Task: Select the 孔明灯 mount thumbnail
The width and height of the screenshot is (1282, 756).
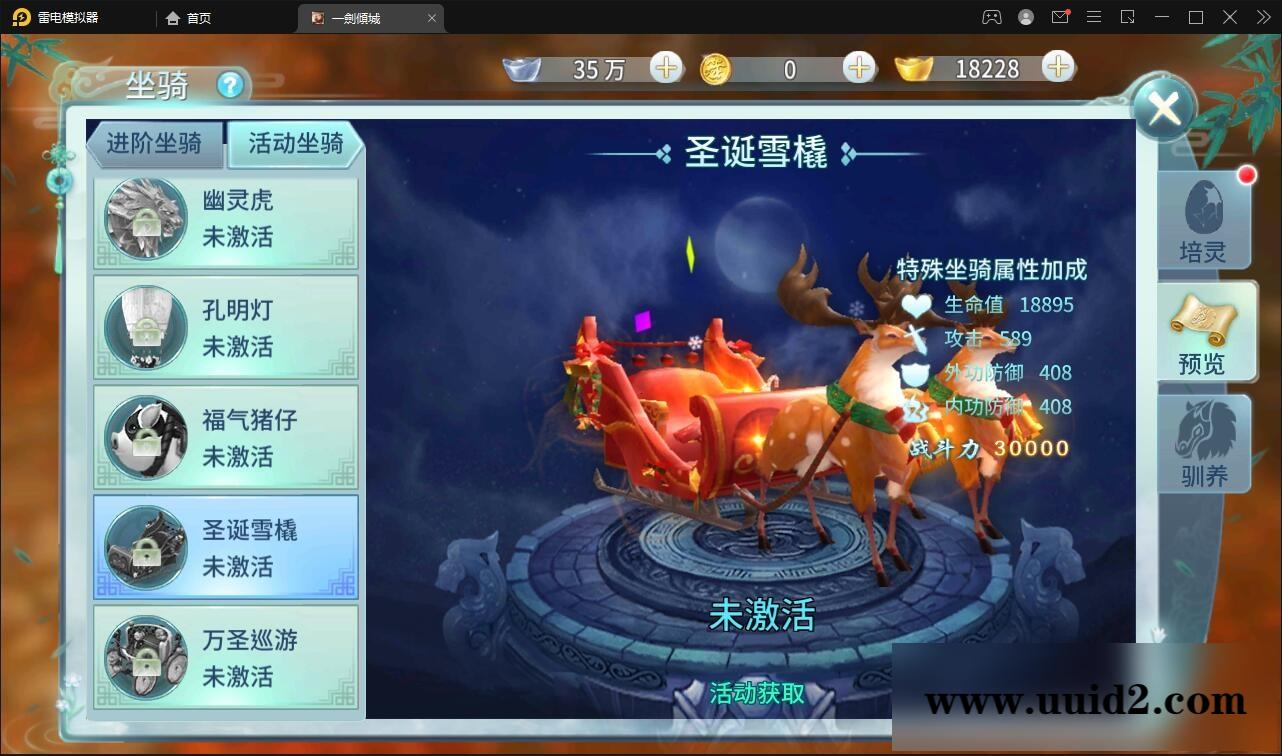Action: (147, 328)
